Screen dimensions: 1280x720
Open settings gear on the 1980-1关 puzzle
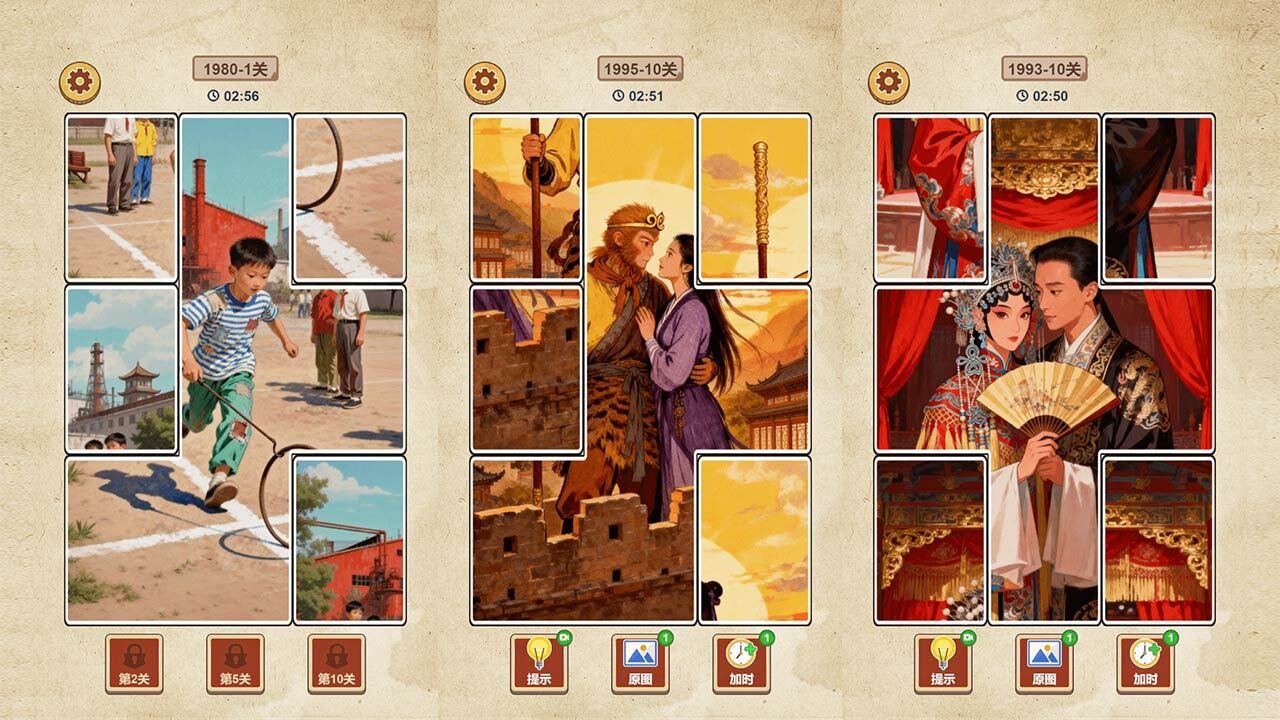[x=80, y=82]
